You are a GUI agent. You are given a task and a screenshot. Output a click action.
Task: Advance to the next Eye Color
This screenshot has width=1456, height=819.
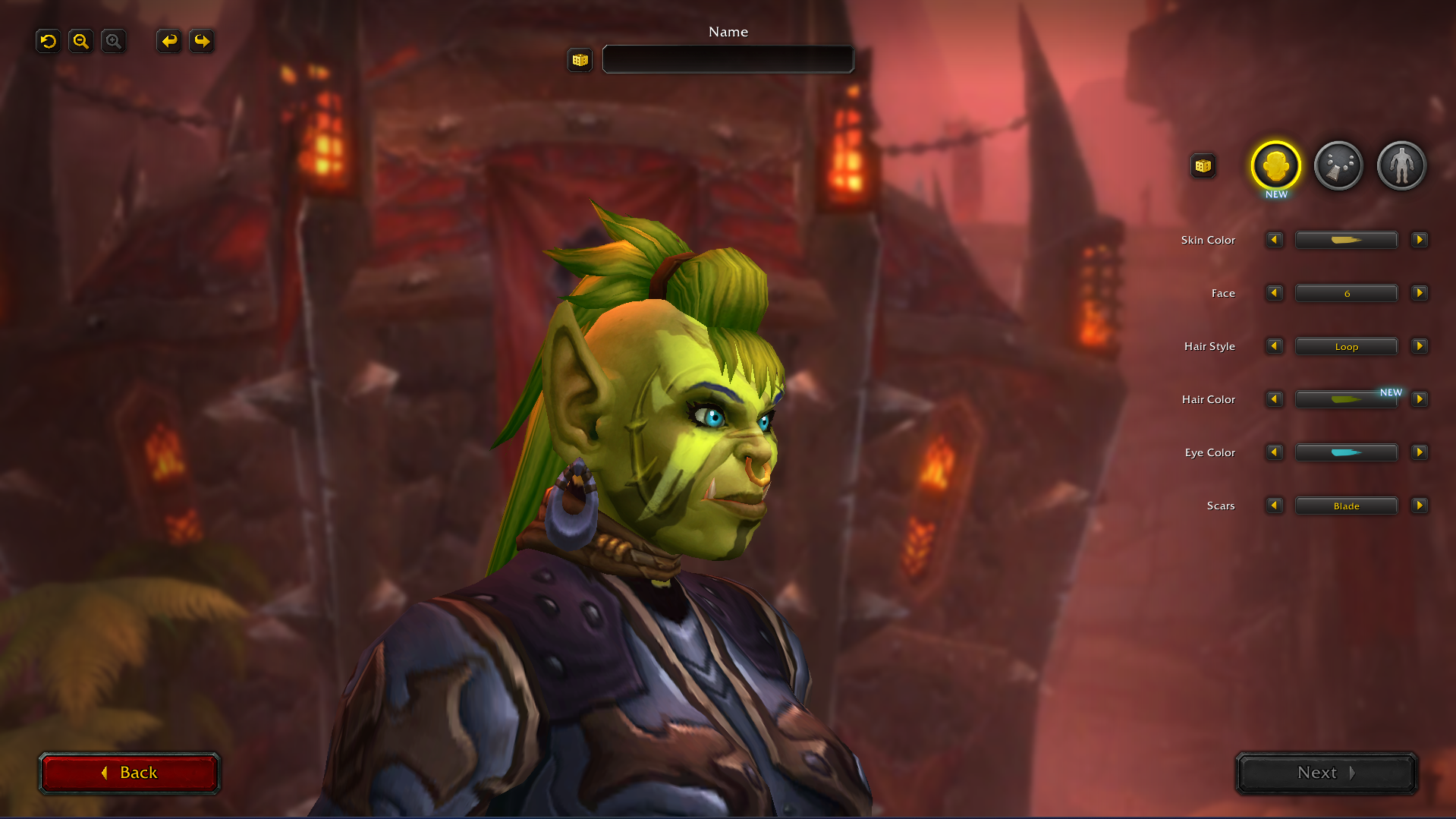1420,452
